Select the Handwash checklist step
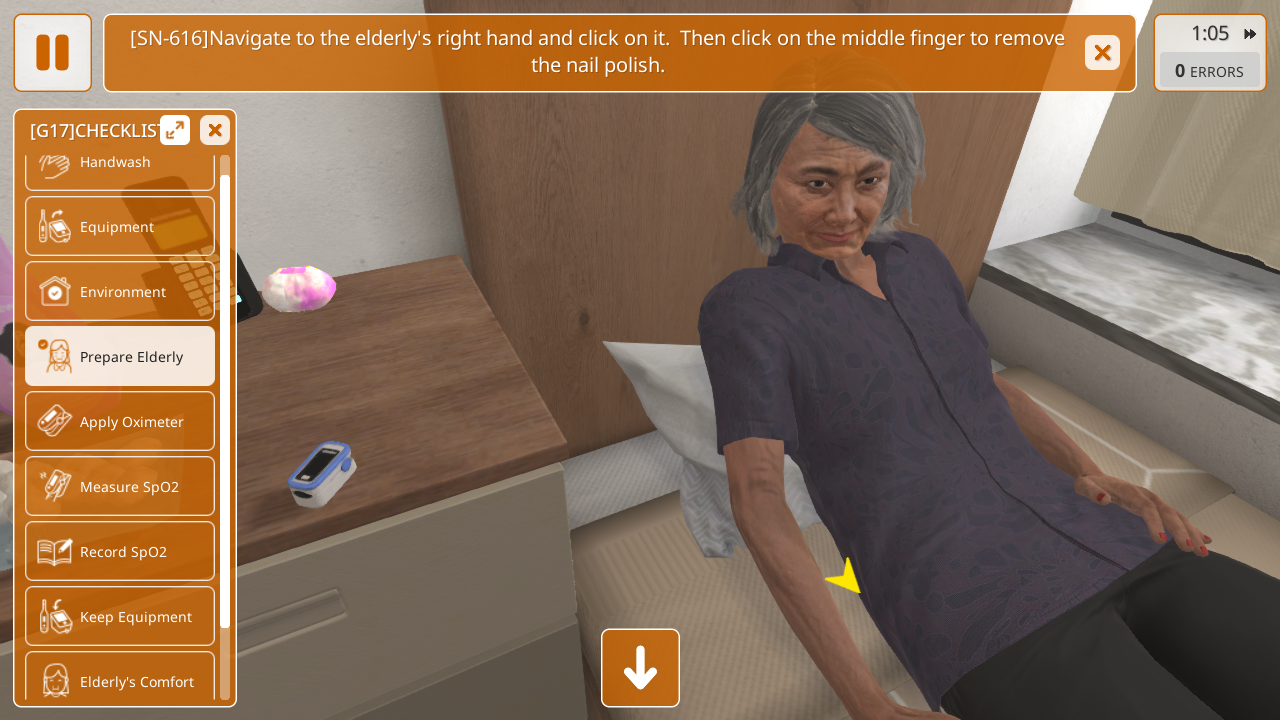 pos(120,168)
